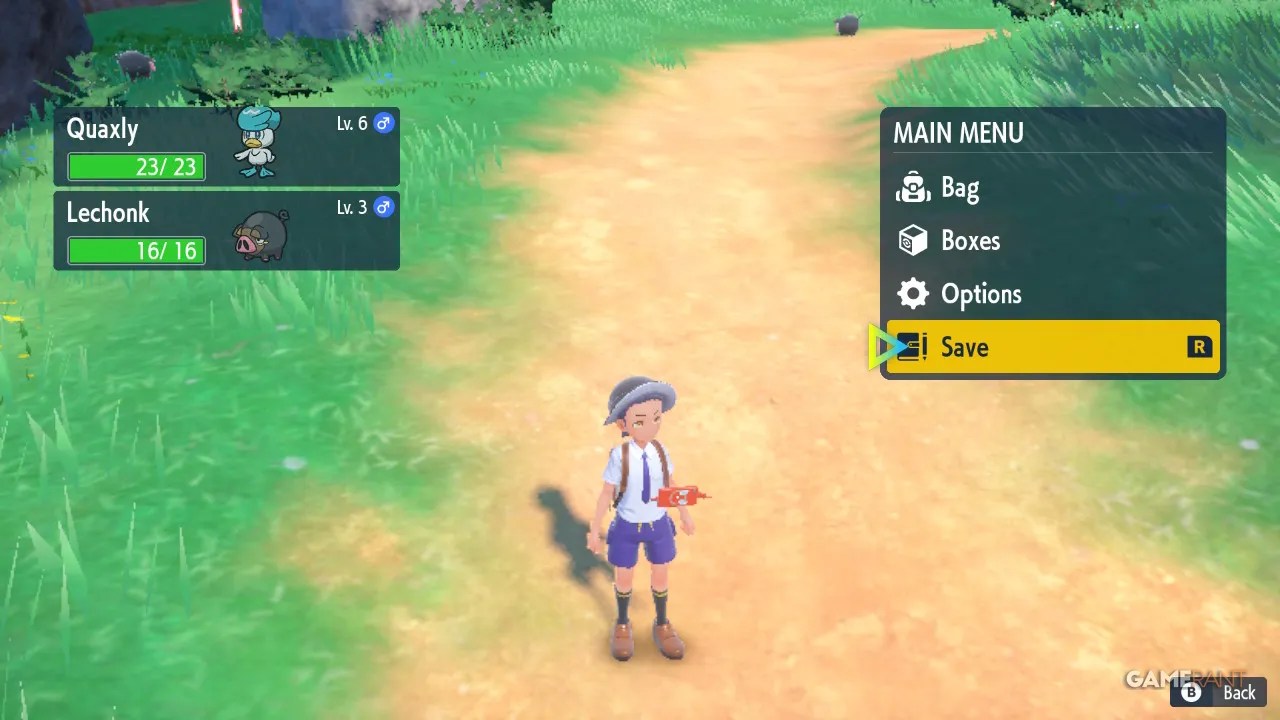
Task: Open the Options menu entry
Action: pyautogui.click(x=981, y=293)
